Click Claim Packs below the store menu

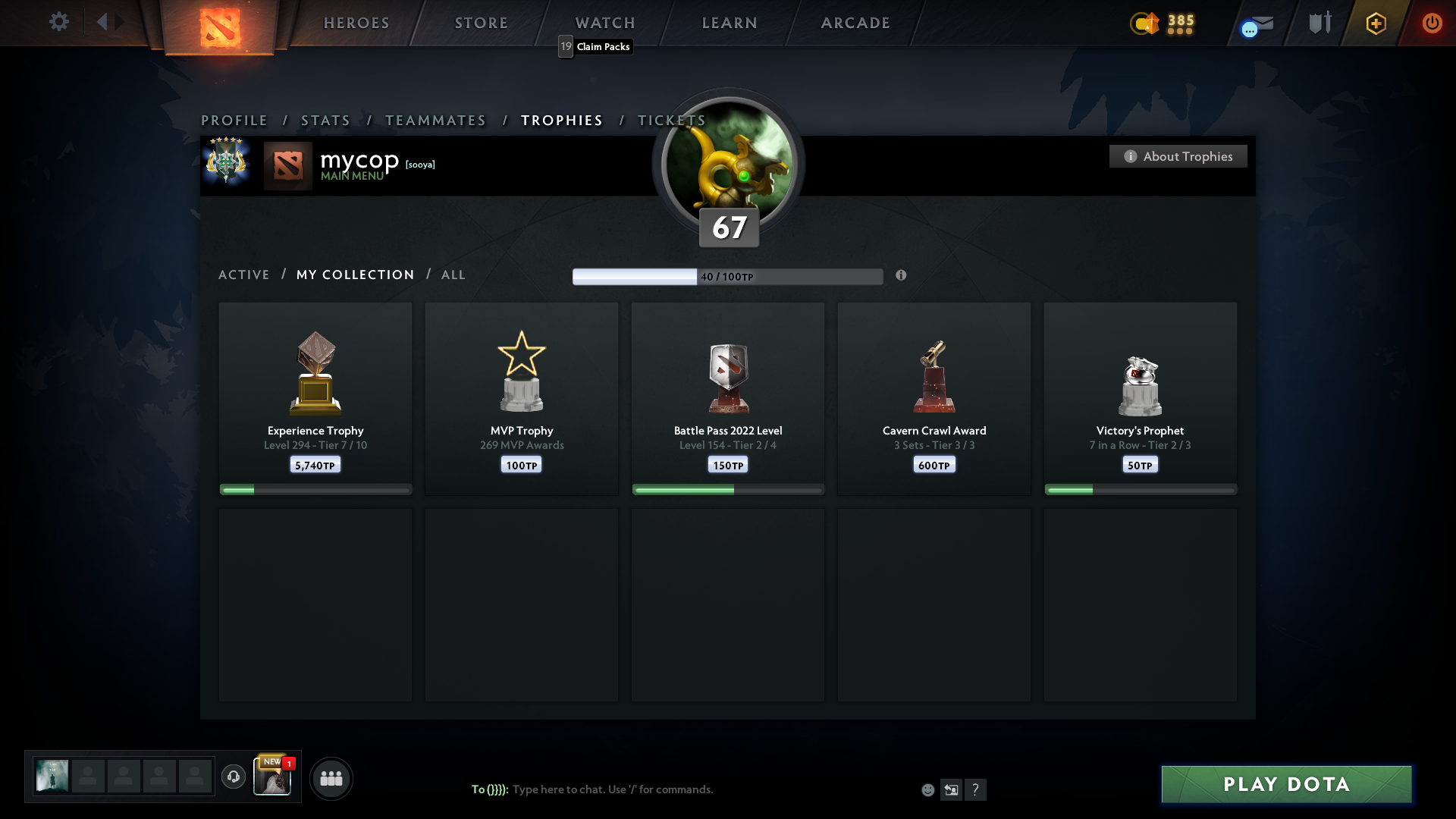(x=602, y=46)
